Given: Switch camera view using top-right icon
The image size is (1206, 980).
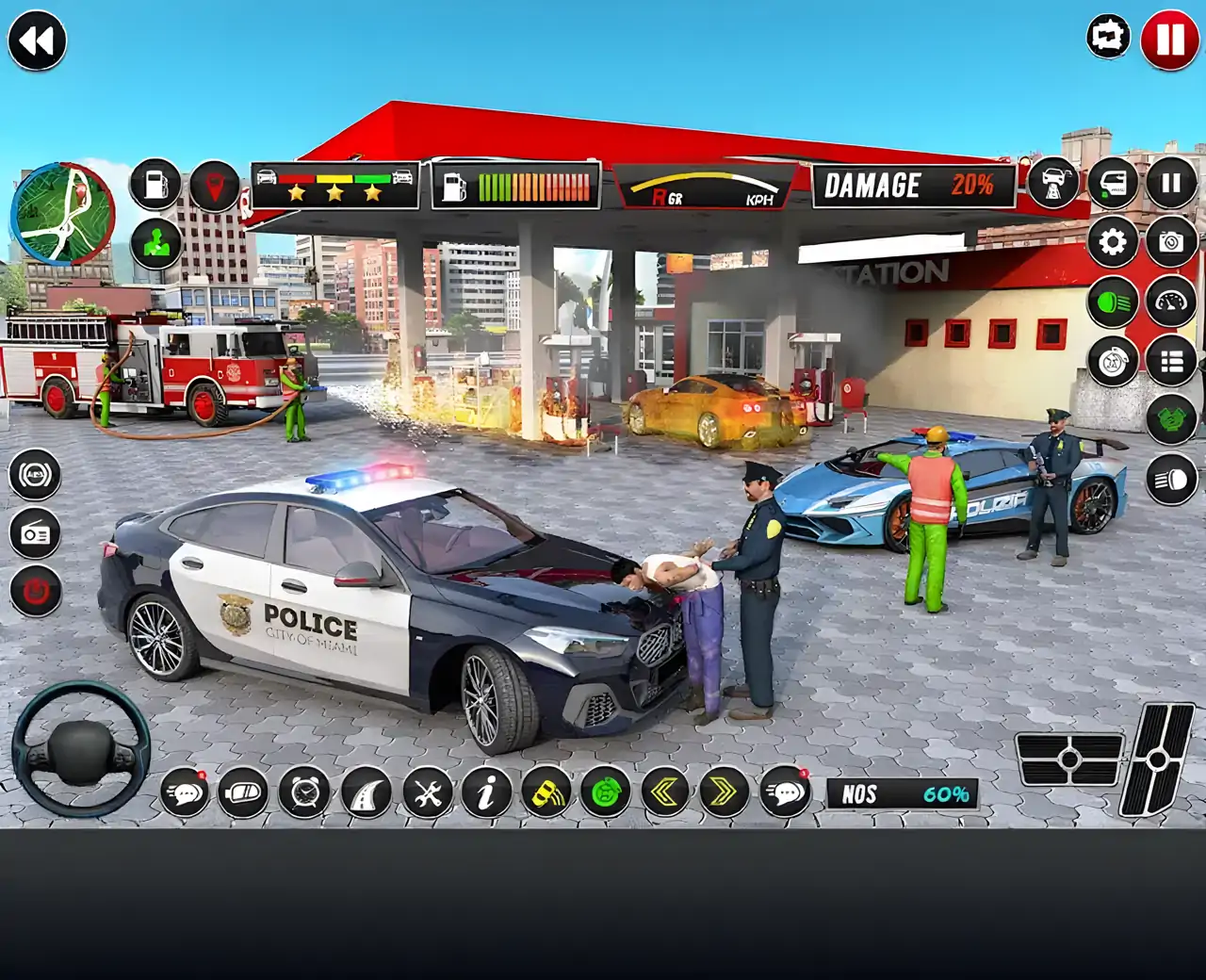Looking at the screenshot, I should coord(1107,36).
